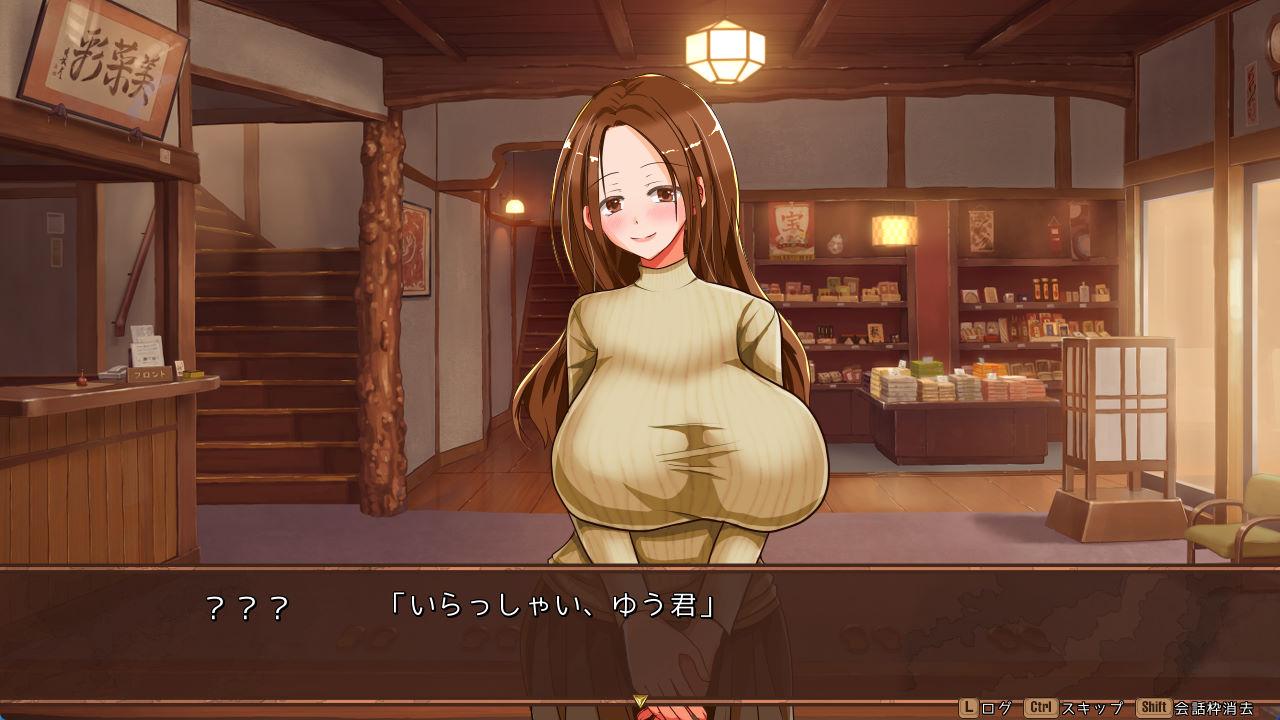Click the yellow continue arrow indicator
Screen dimensions: 1280x720
(640, 702)
